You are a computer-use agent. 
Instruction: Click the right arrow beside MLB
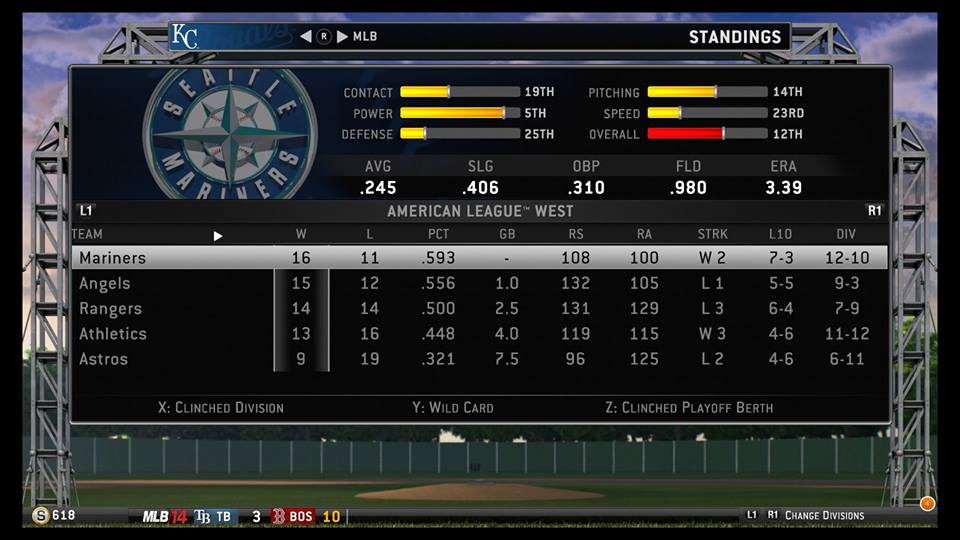tap(342, 37)
